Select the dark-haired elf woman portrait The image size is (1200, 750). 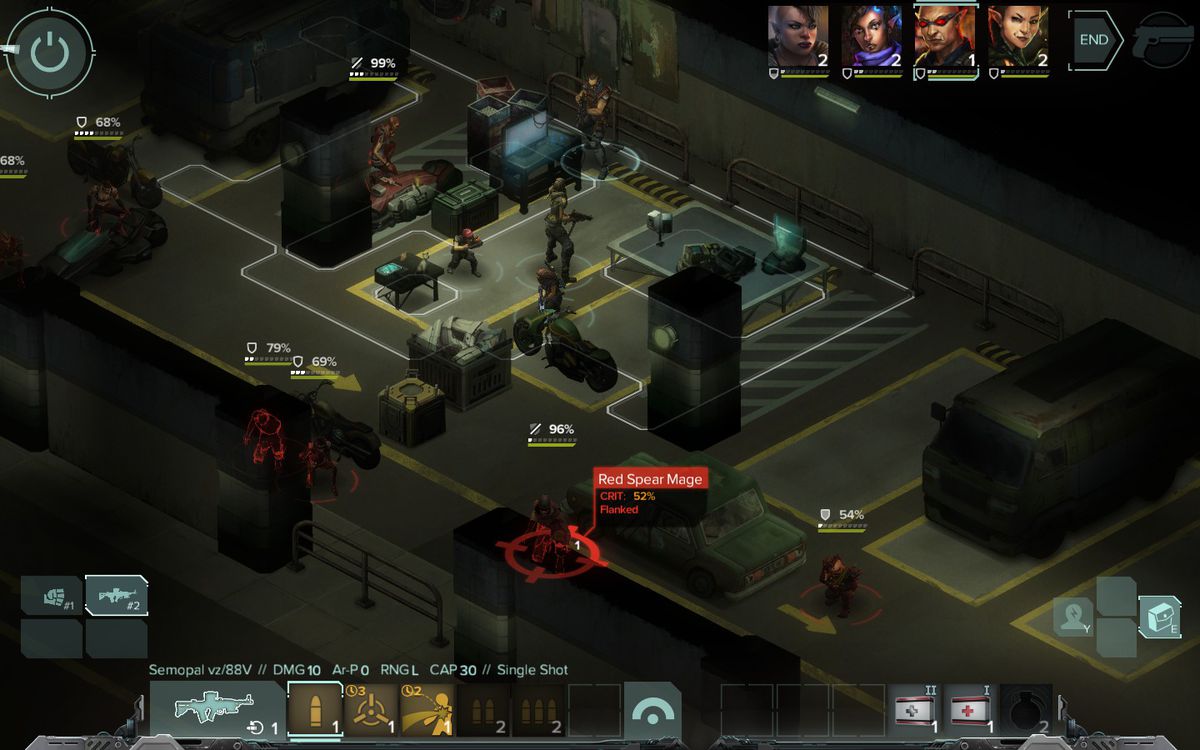coord(1018,37)
